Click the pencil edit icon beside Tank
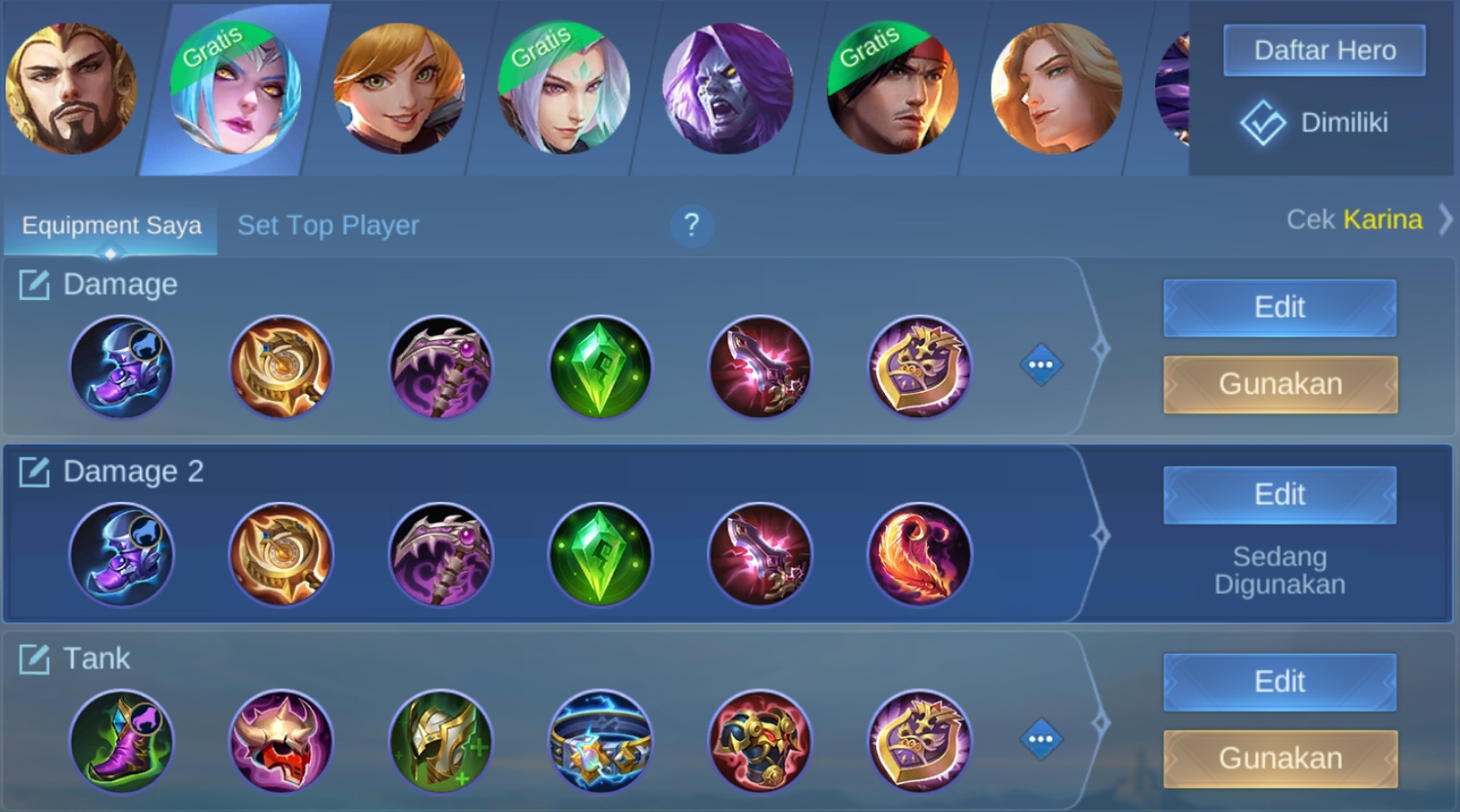This screenshot has height=812, width=1460. (x=34, y=658)
